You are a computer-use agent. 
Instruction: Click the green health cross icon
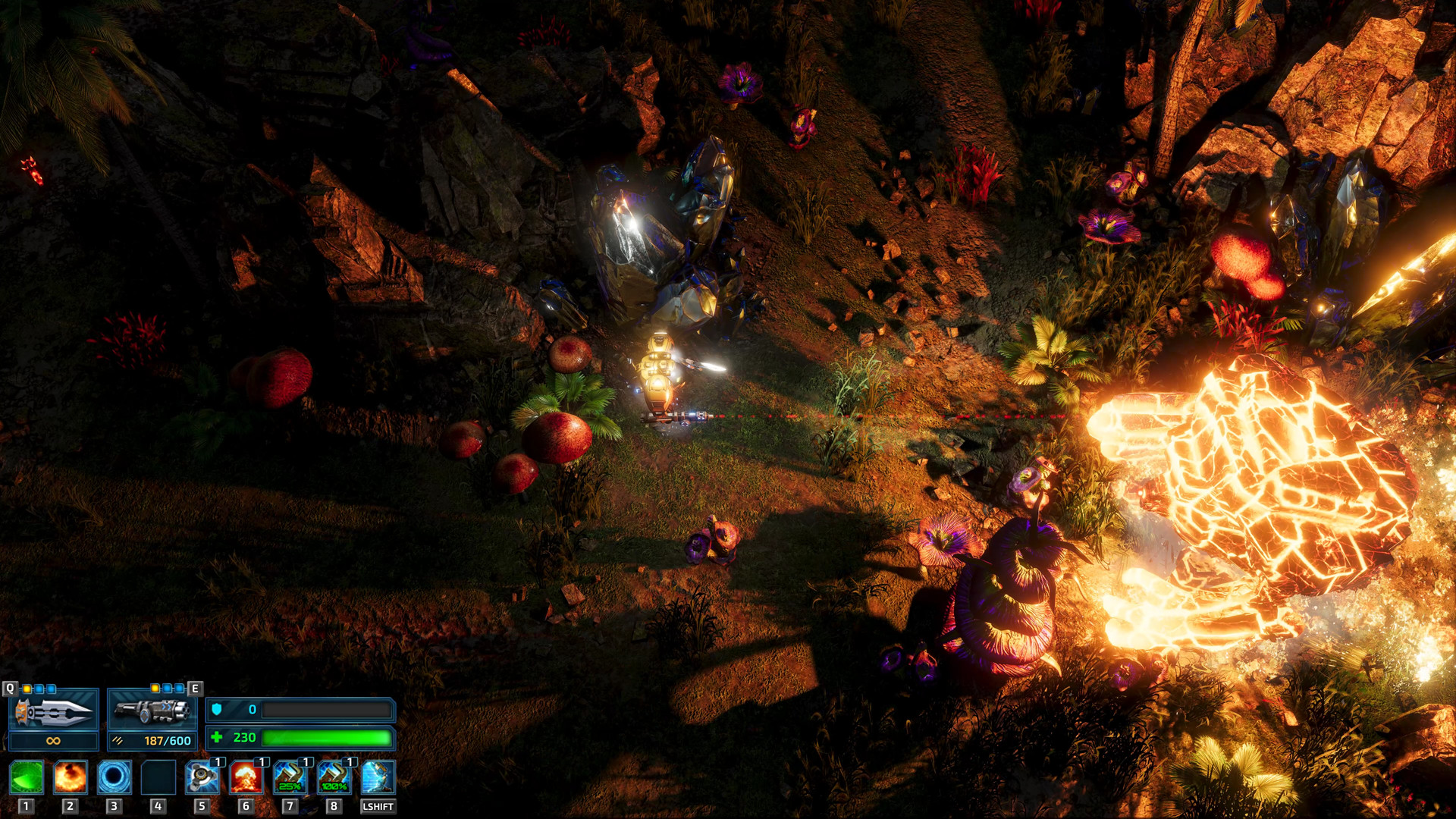click(x=218, y=737)
